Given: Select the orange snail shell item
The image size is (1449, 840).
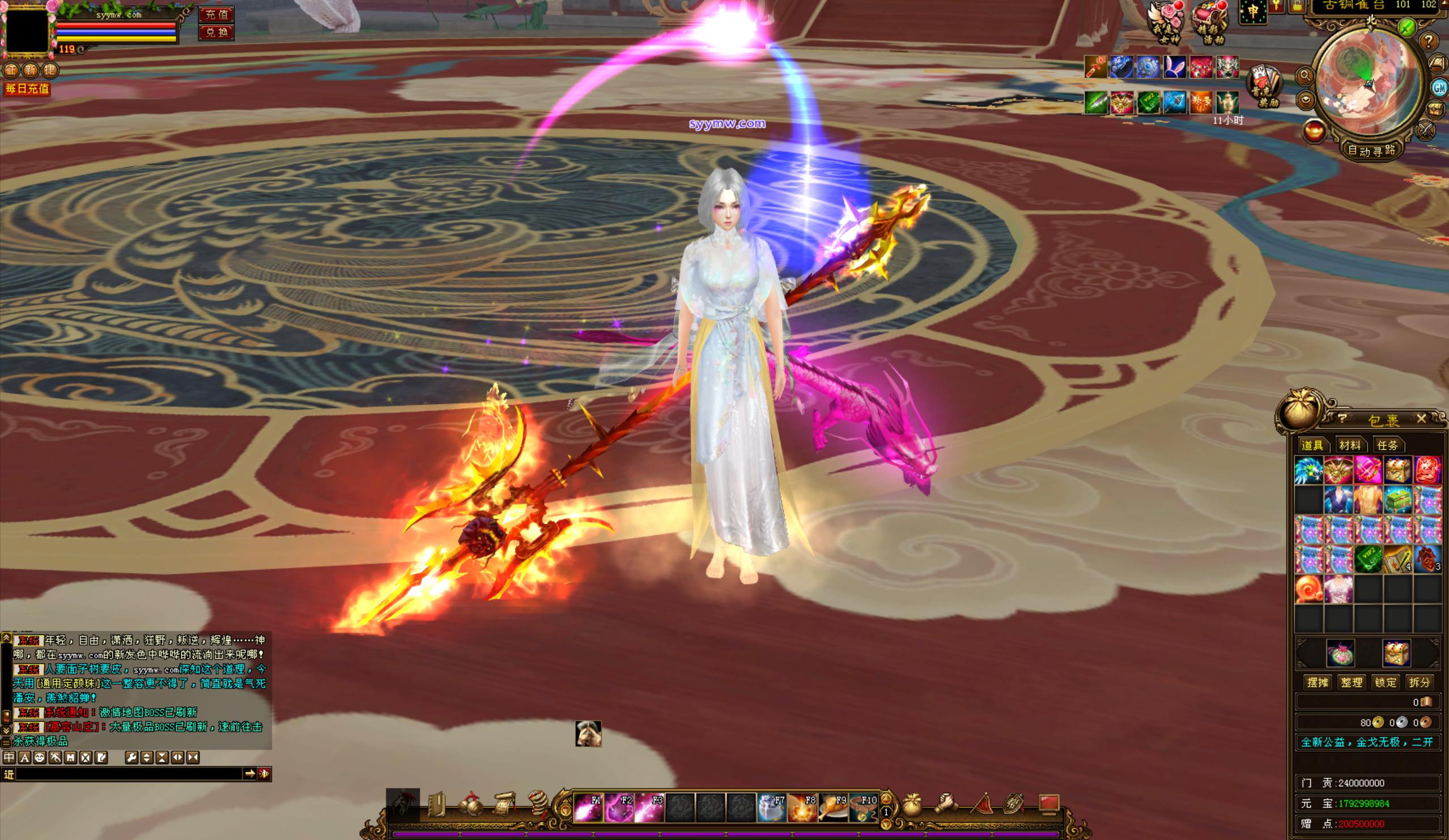Looking at the screenshot, I should point(1308,589).
